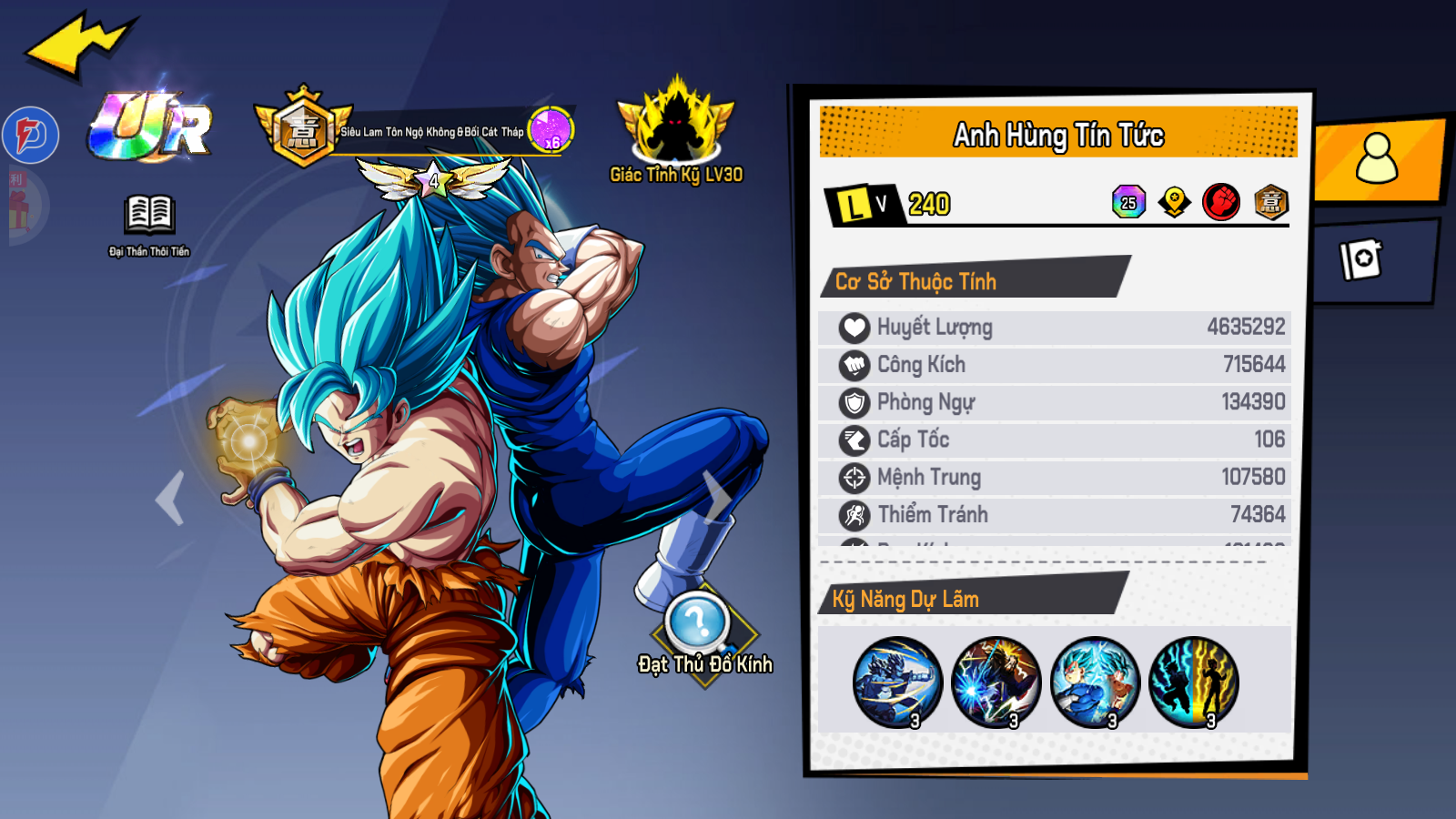Screen dimensions: 1456x819
Task: Click the hero title medal badge
Action: click(x=303, y=130)
